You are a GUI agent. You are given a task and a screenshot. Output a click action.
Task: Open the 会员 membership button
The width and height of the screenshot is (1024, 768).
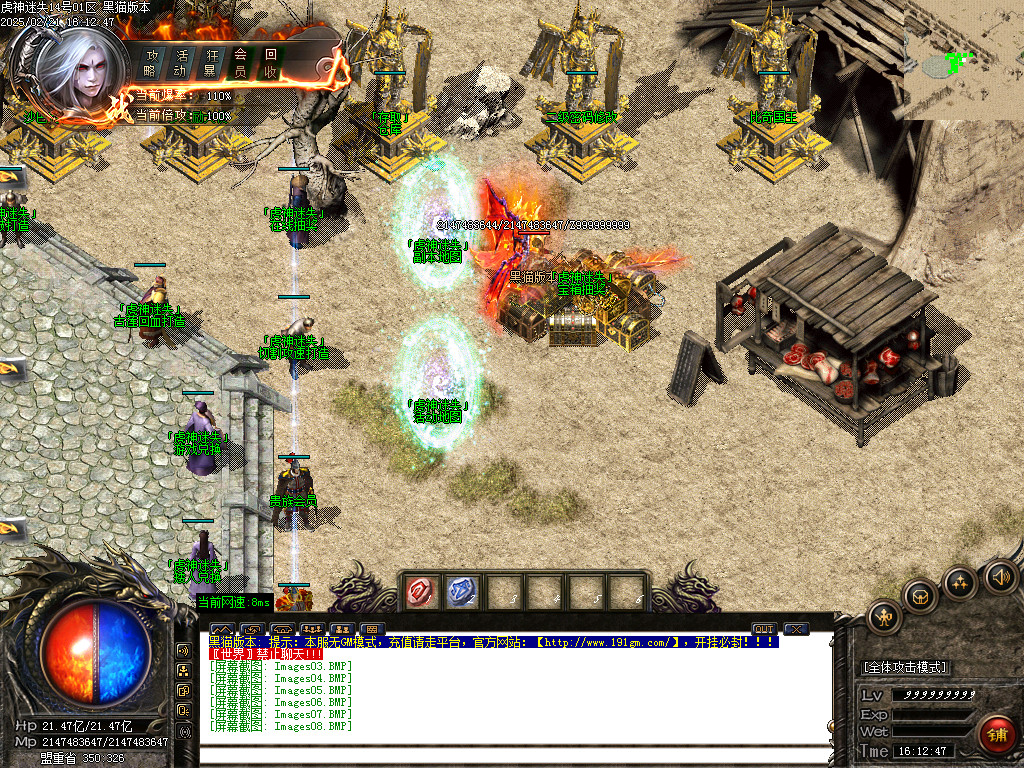(x=241, y=62)
